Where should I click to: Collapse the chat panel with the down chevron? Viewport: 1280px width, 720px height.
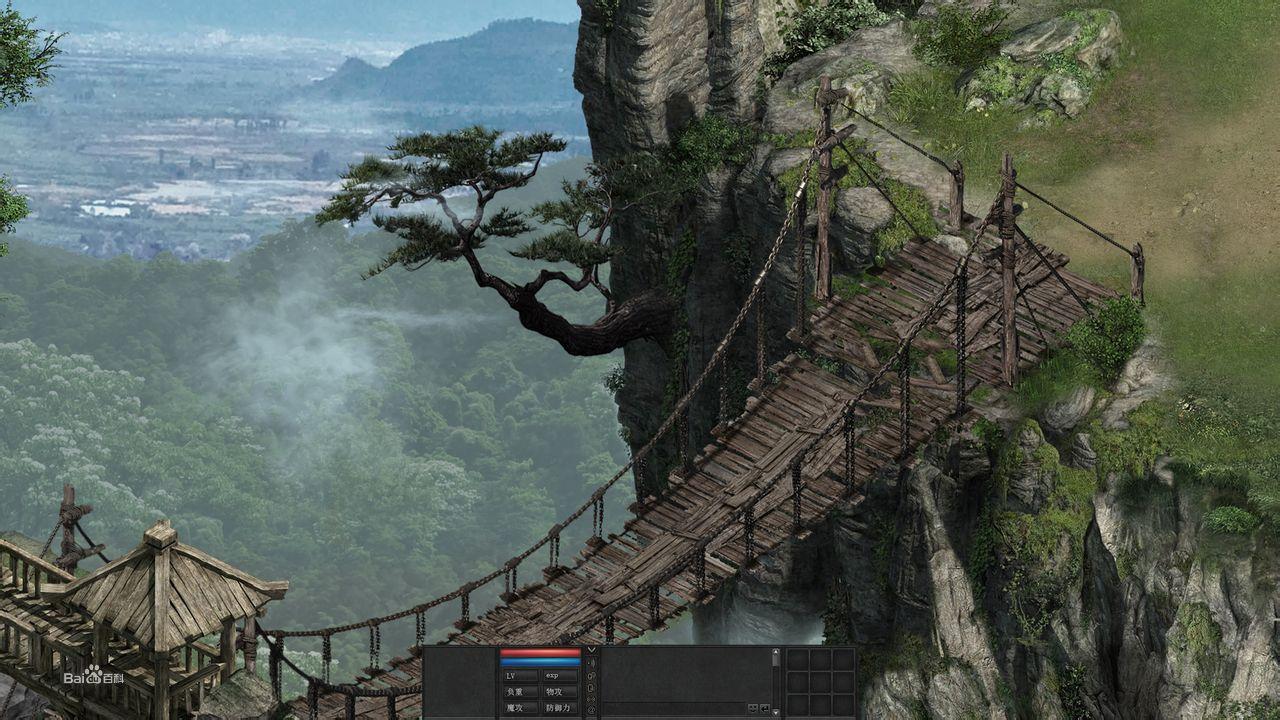592,650
